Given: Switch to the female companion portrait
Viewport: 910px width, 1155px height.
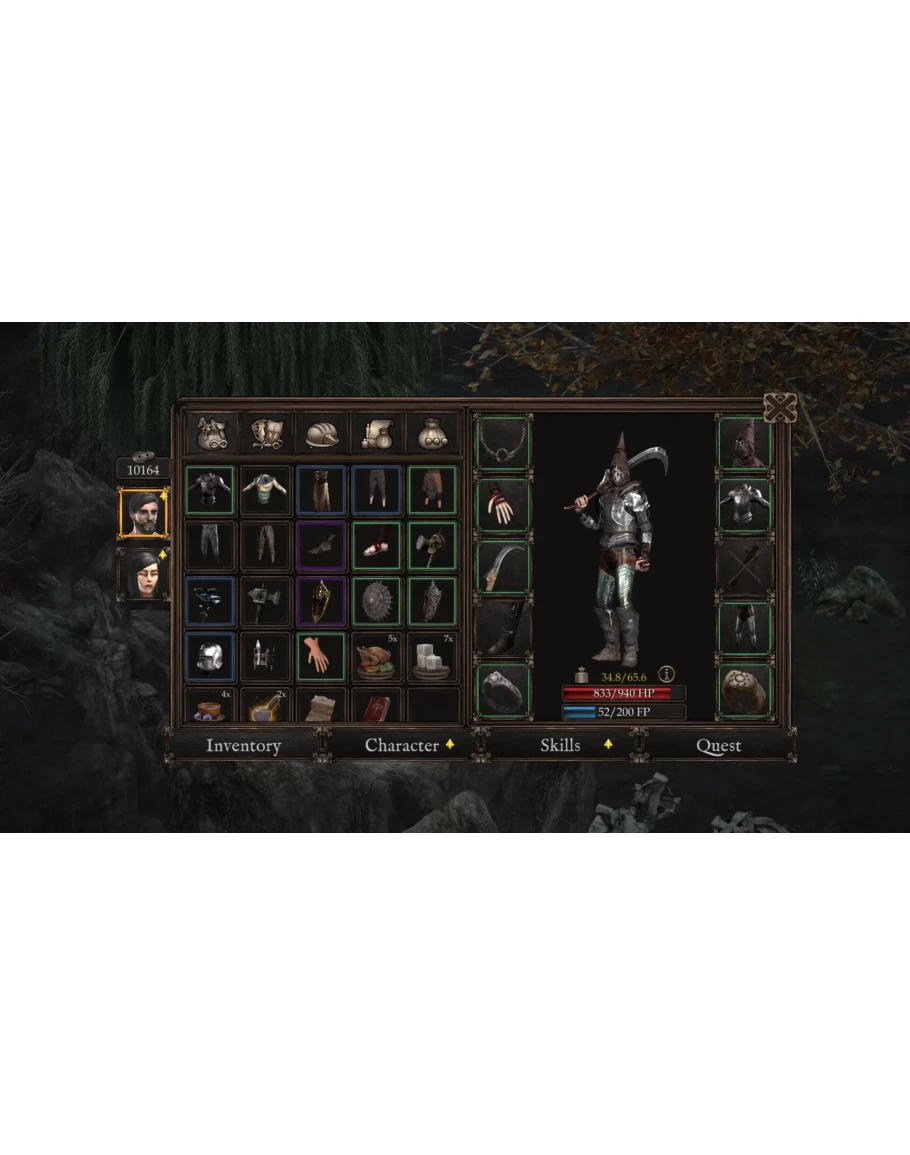Looking at the screenshot, I should [x=143, y=574].
